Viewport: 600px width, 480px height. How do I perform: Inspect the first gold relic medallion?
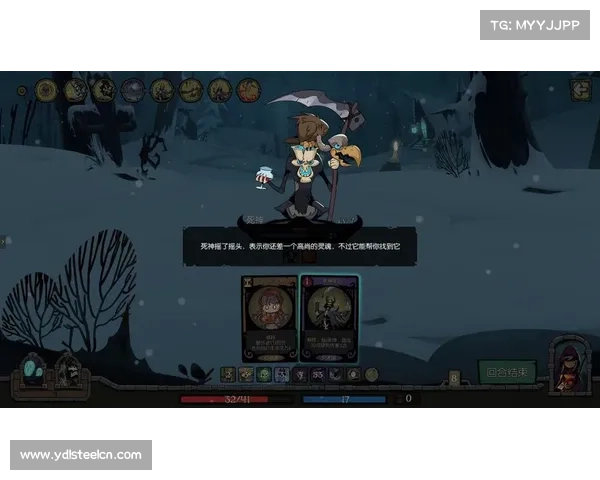click(46, 90)
